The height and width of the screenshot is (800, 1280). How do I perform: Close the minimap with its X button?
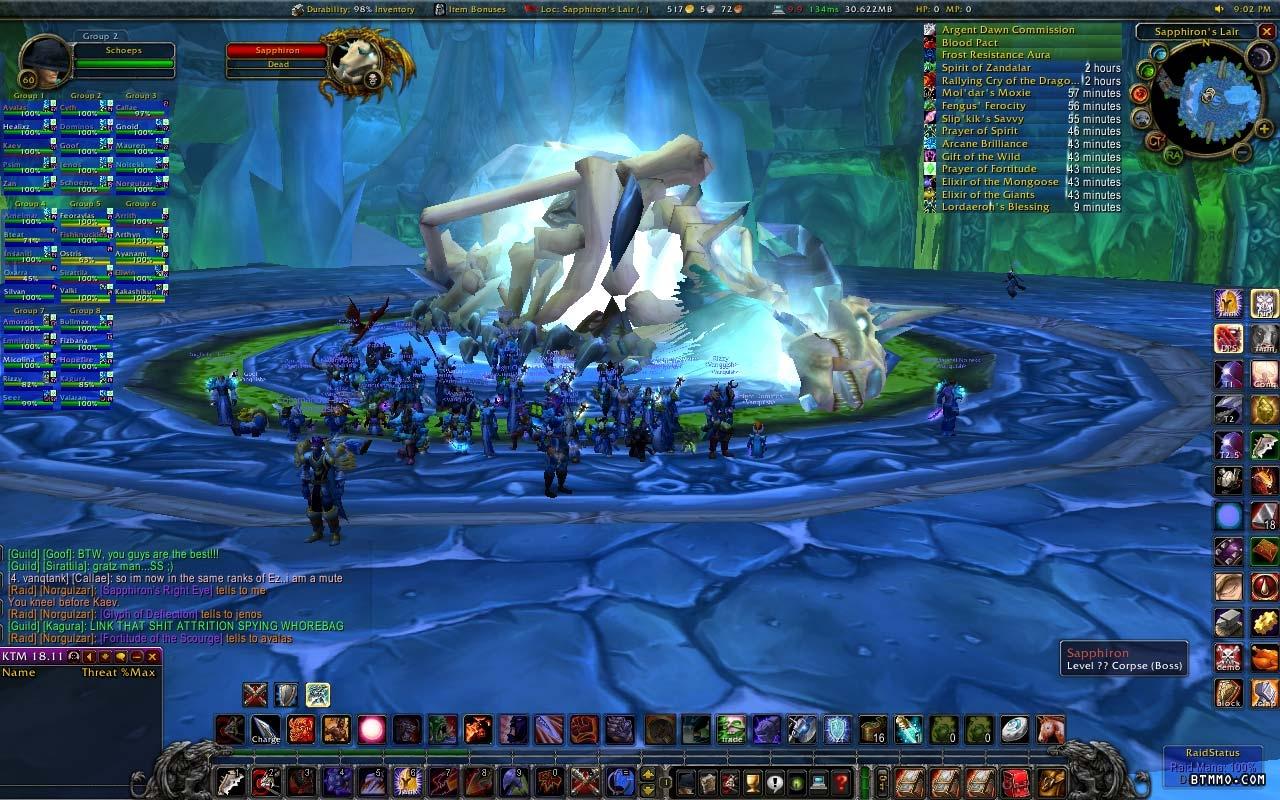1266,32
